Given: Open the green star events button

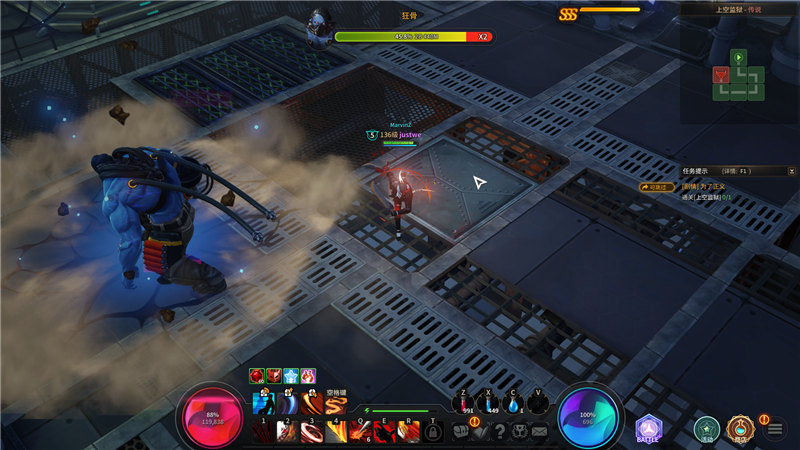Looking at the screenshot, I should (x=707, y=429).
